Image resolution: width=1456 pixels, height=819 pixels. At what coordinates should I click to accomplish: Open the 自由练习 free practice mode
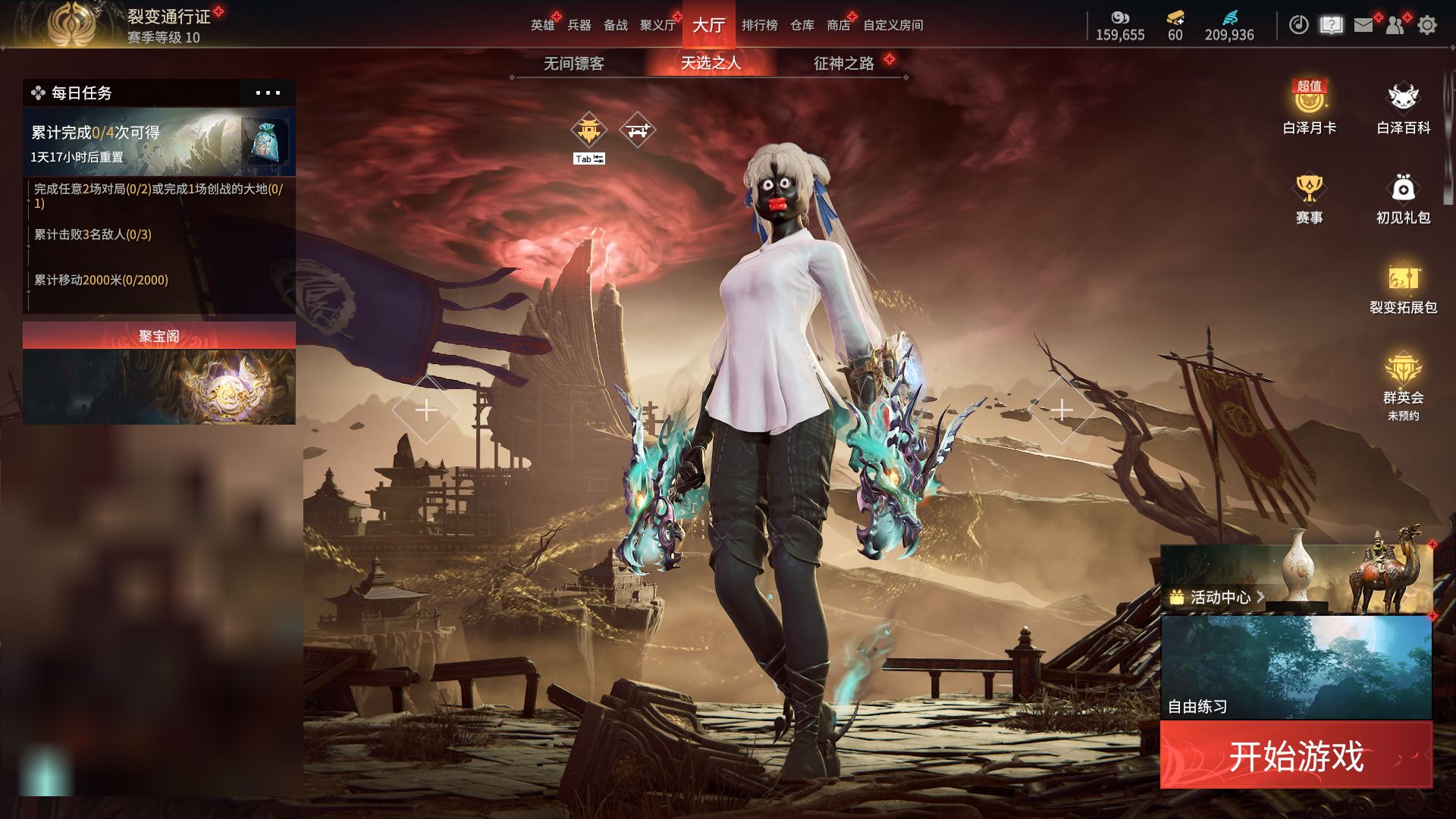(1295, 667)
